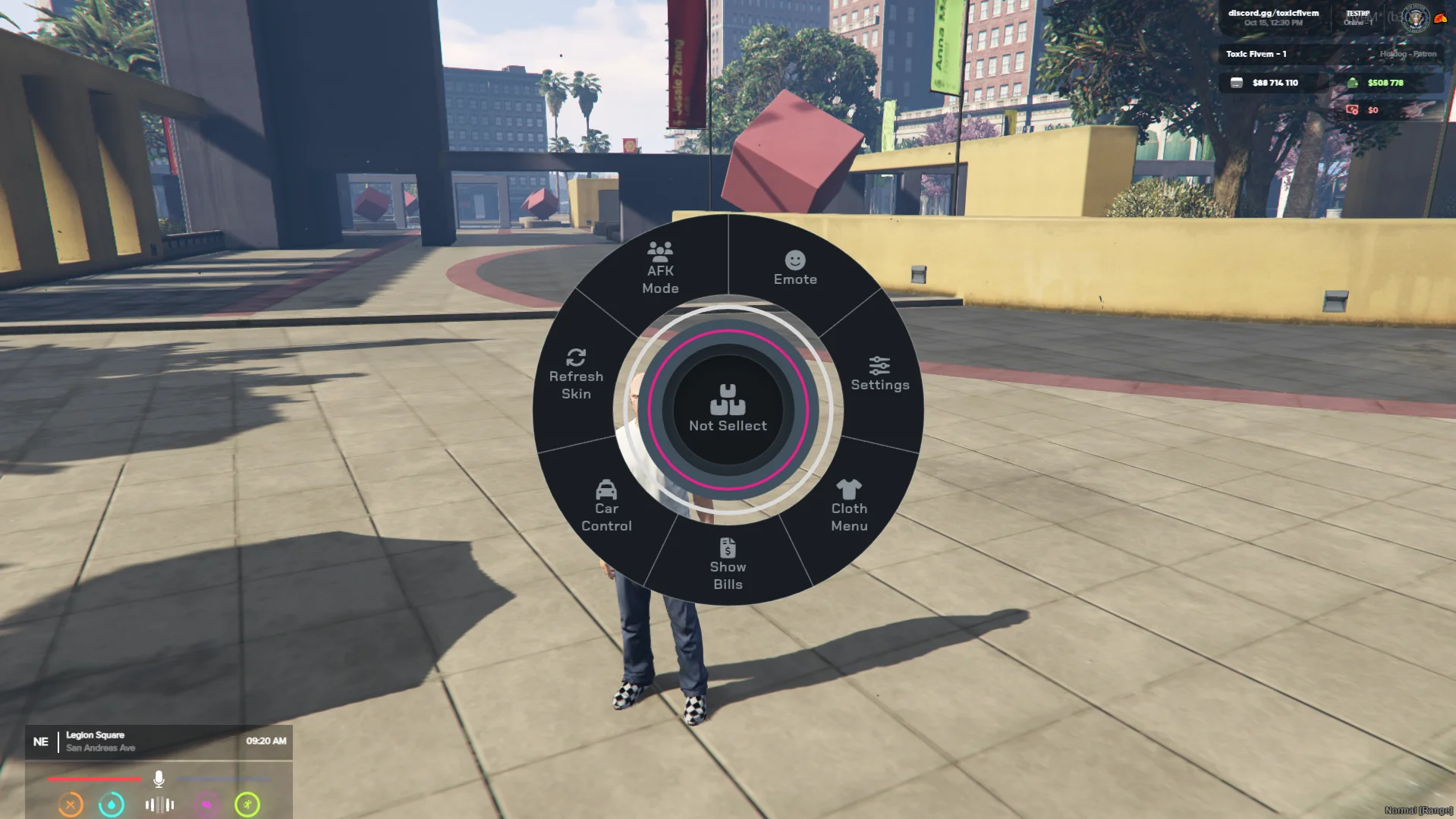Open the Cloth Menu segment
The height and width of the screenshot is (819, 1456).
(x=848, y=506)
